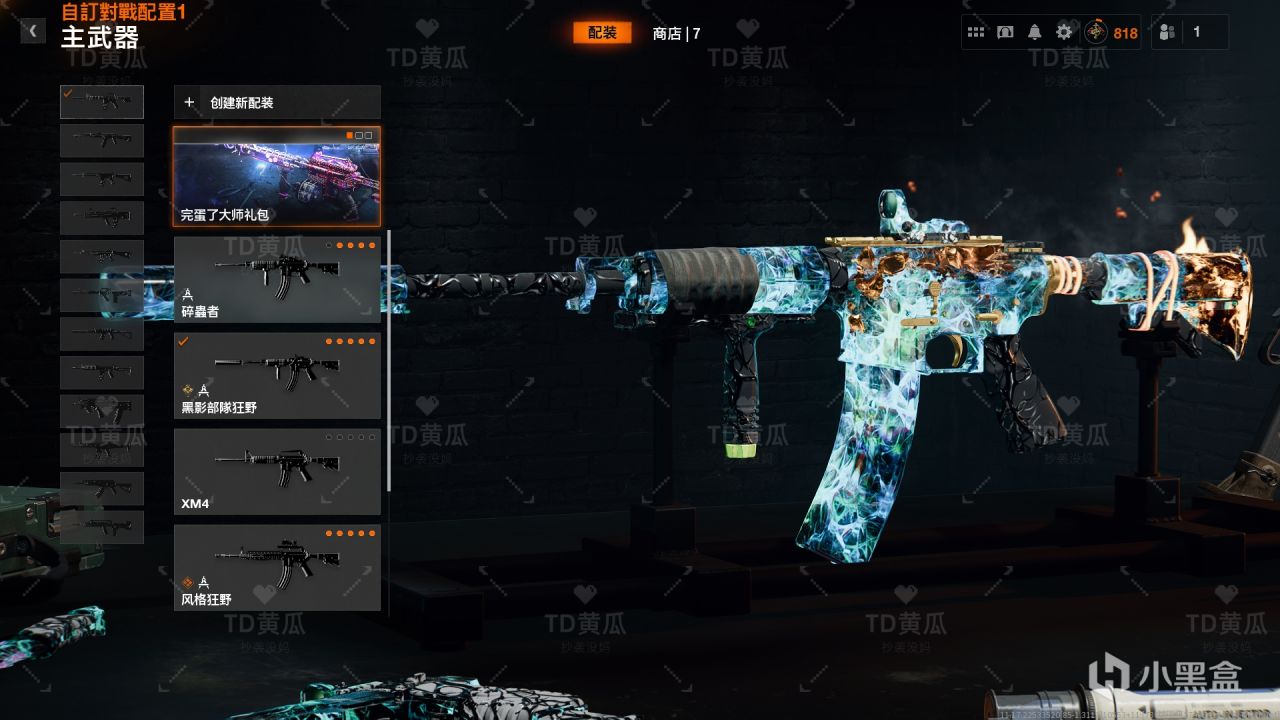Select the first checked weapon thumbnail
This screenshot has width=1280, height=720.
click(x=102, y=102)
